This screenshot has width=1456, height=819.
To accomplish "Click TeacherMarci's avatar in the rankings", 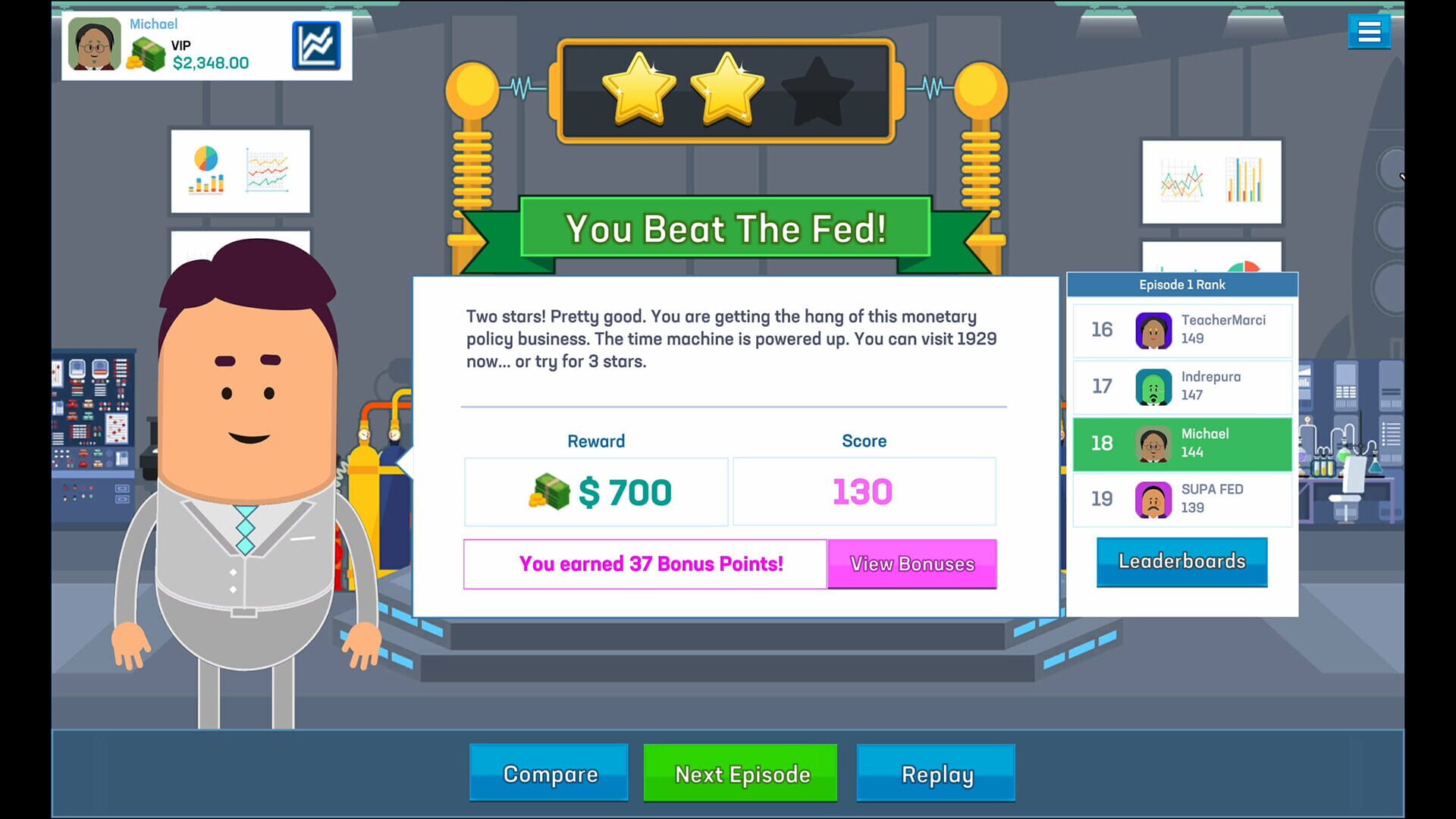I will (x=1153, y=330).
